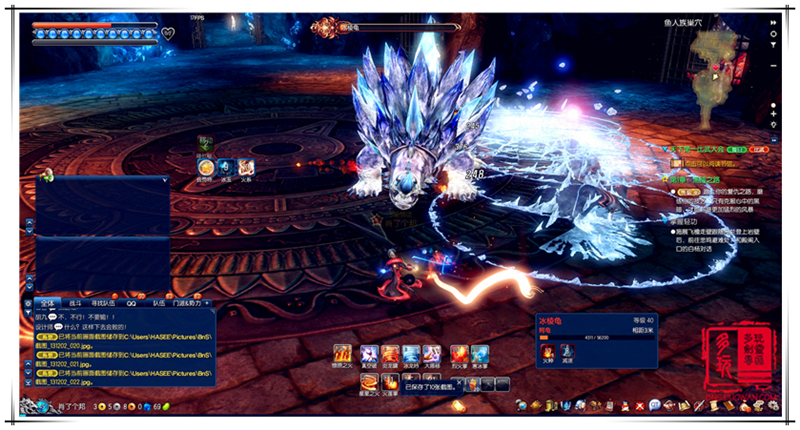The width and height of the screenshot is (800, 430).
Task: Use the 寒冰掌 skill
Action: coord(480,354)
